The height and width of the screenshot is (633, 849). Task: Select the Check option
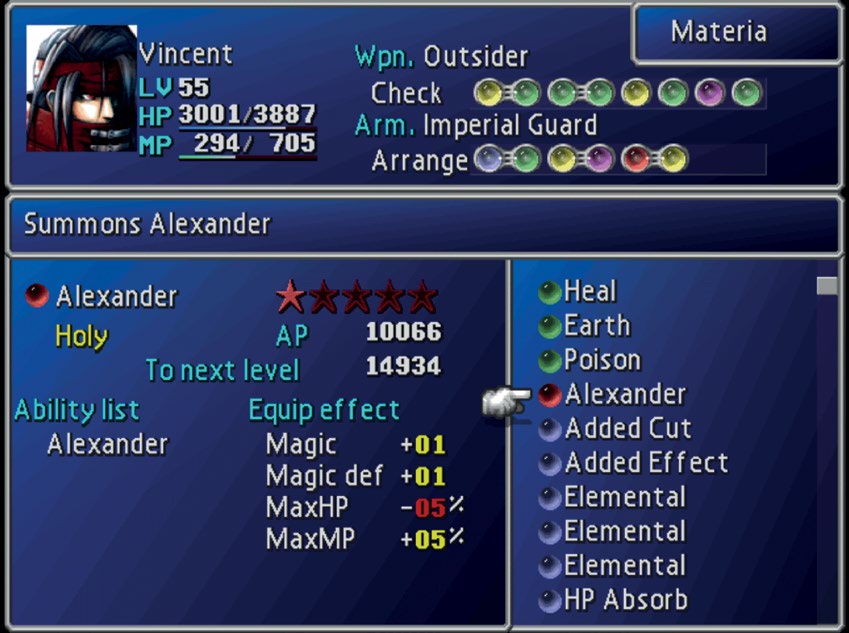pyautogui.click(x=405, y=93)
